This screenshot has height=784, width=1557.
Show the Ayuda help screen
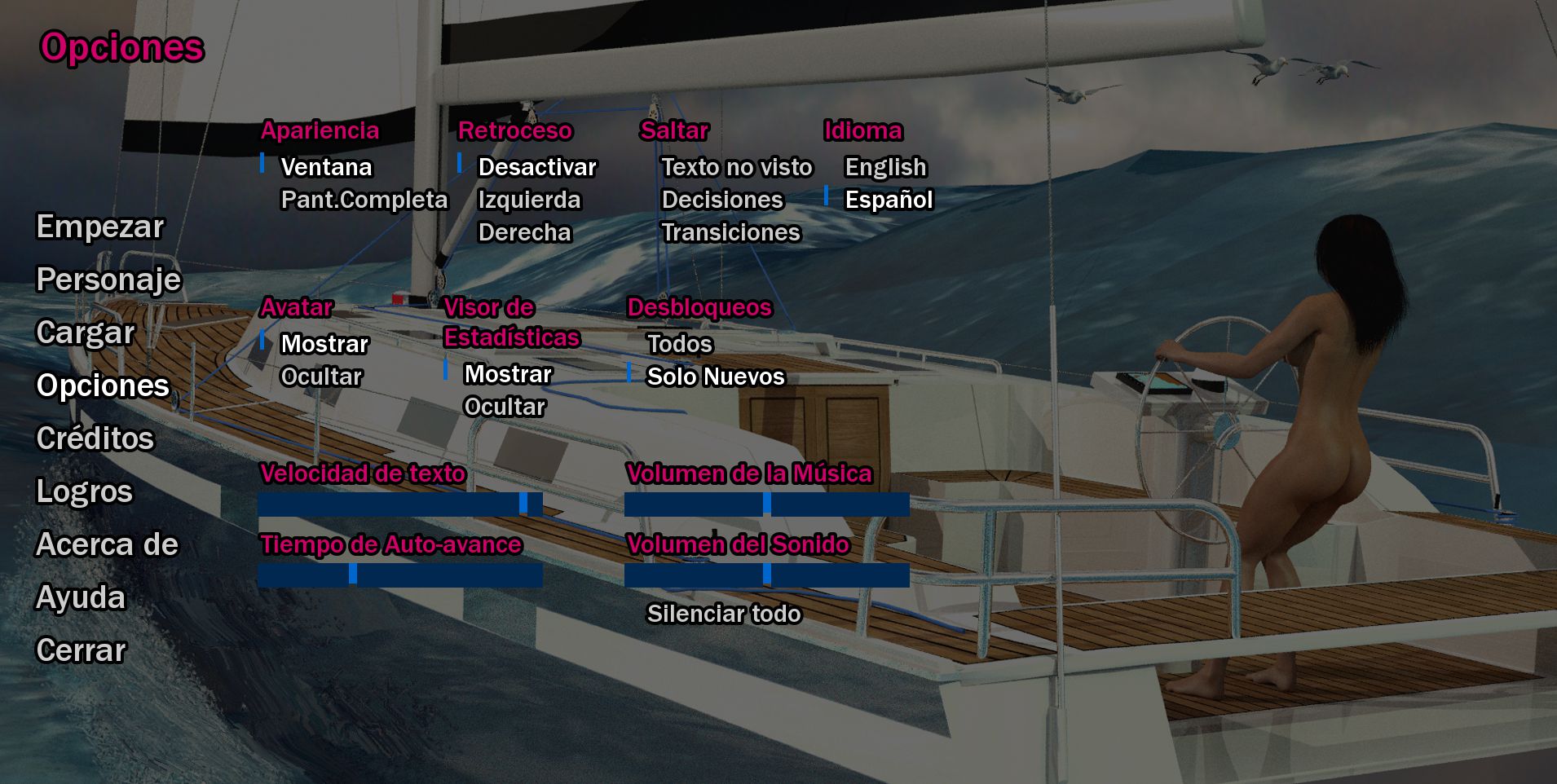click(x=81, y=597)
